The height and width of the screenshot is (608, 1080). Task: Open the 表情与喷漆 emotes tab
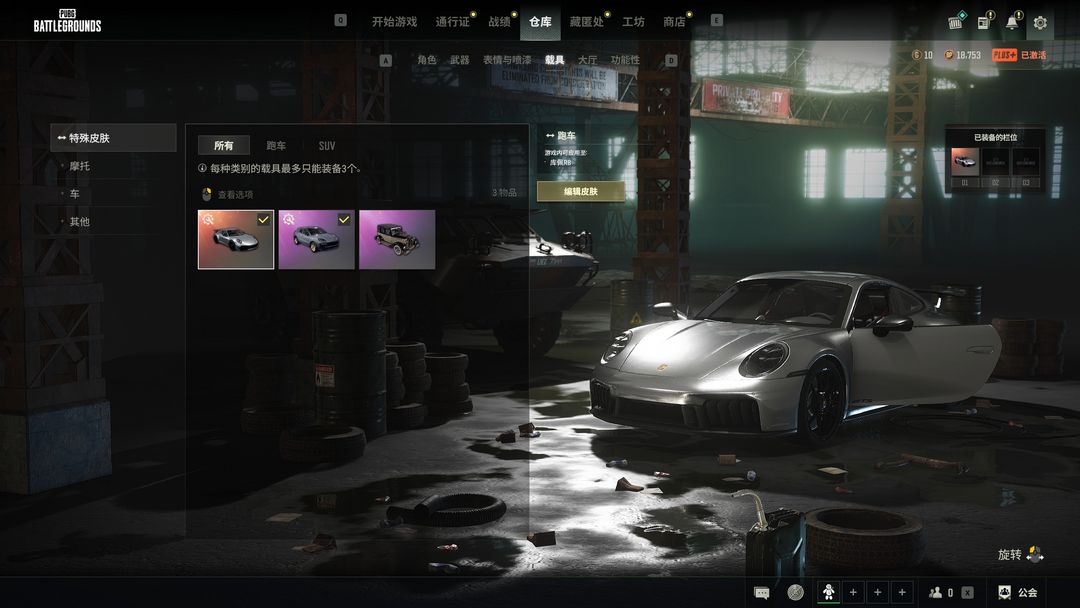pos(507,60)
